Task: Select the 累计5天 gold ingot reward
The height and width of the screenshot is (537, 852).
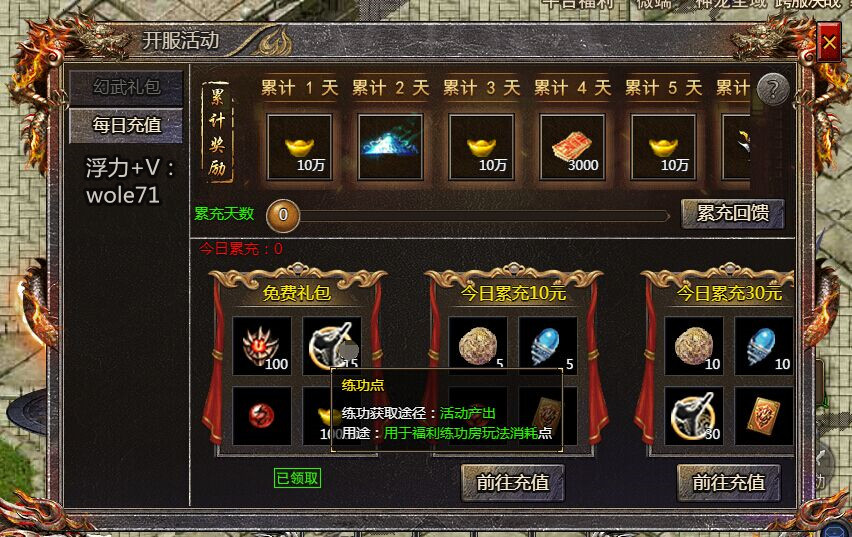Action: [664, 146]
